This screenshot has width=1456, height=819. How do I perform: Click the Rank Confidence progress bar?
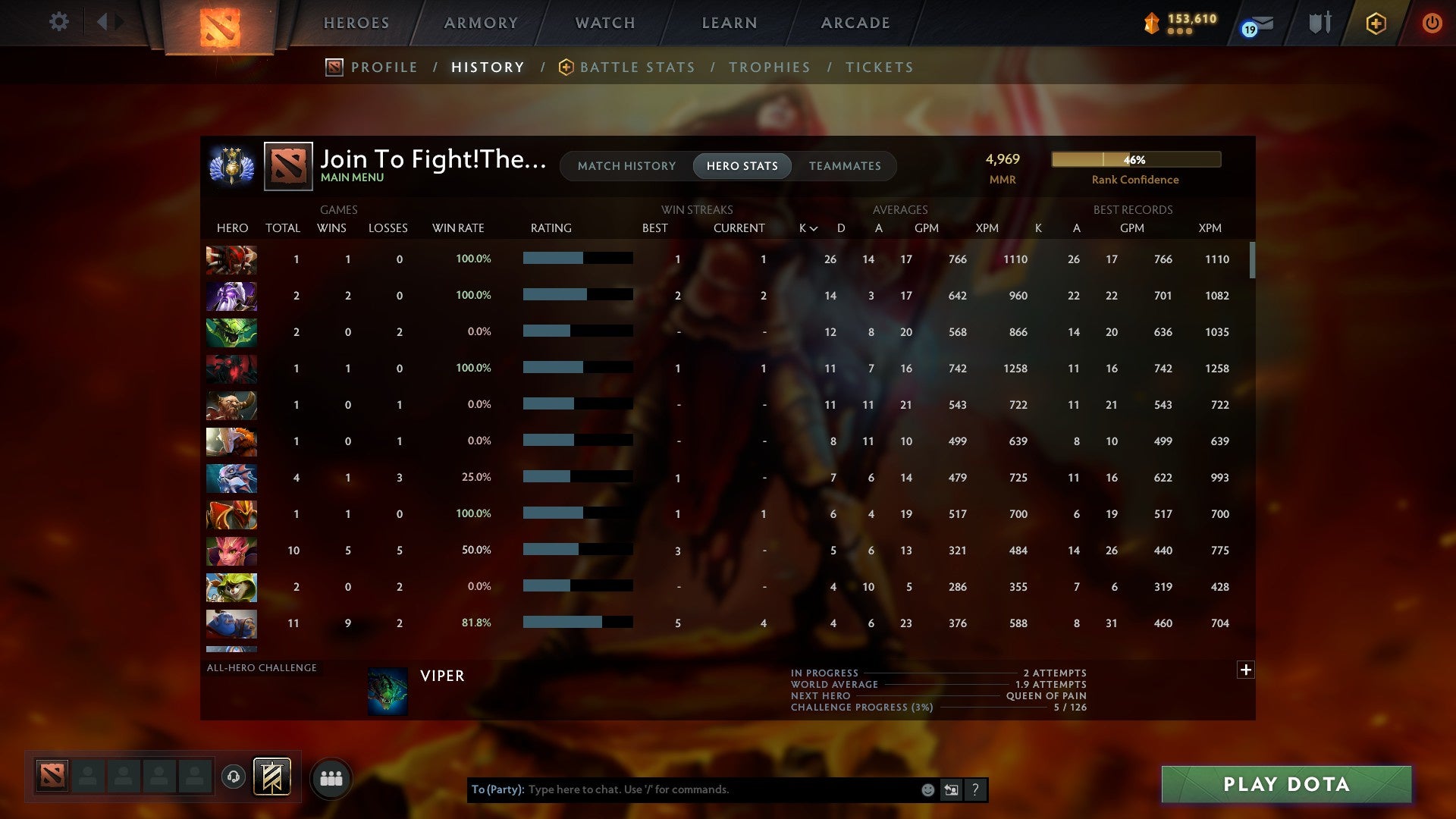pos(1135,159)
